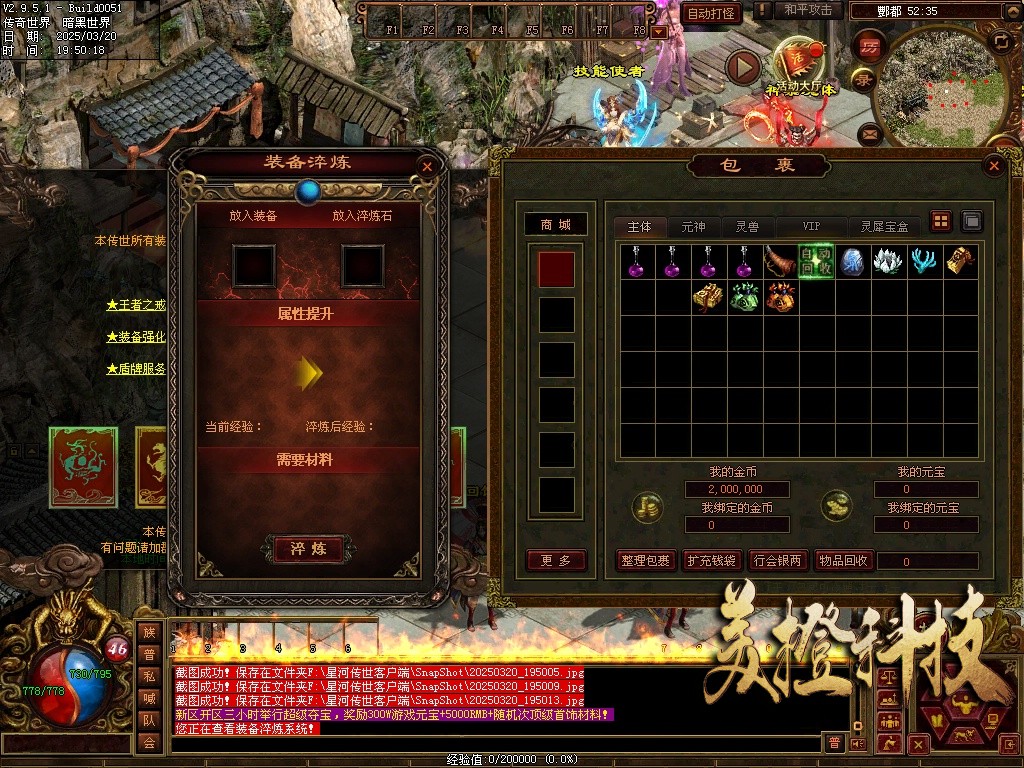The image size is (1024, 768).
Task: Open the 行会银两 guild silver button
Action: point(777,560)
